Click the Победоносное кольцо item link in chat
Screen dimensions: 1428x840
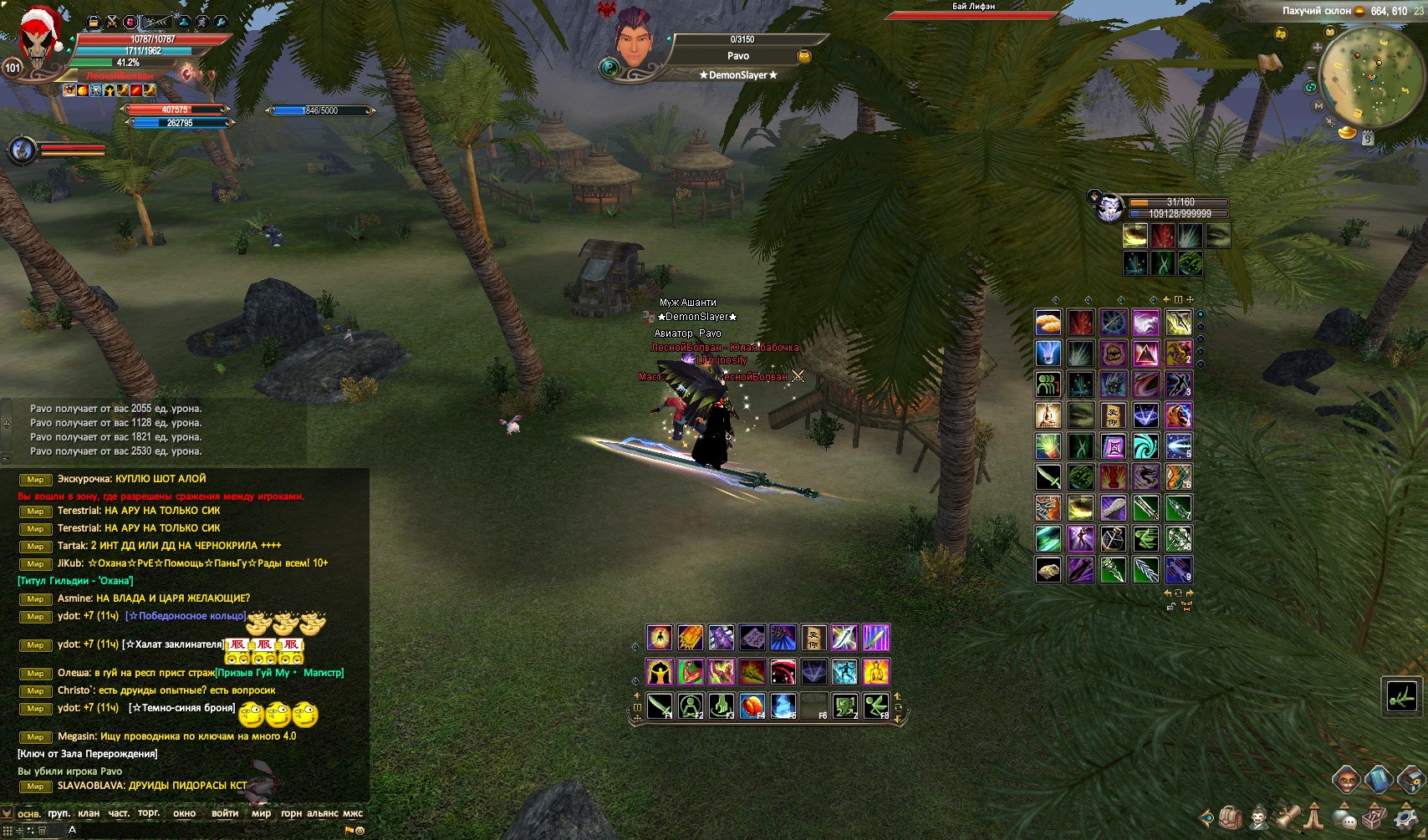tap(186, 616)
